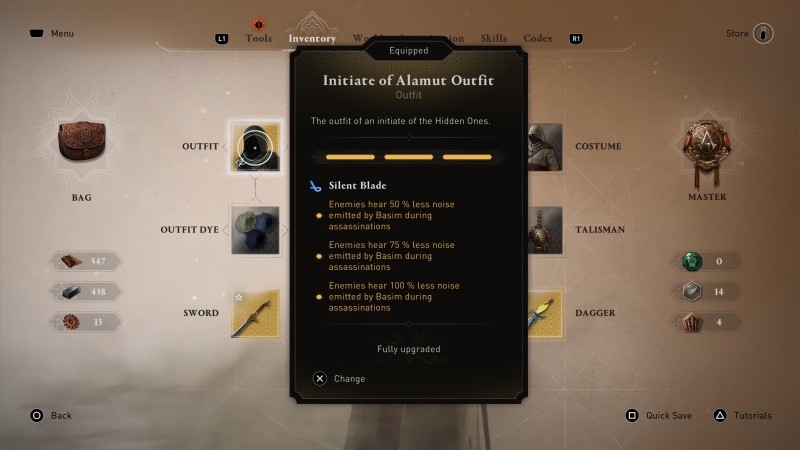Select the equipped Outfit slot
This screenshot has height=450, width=800.
click(254, 147)
